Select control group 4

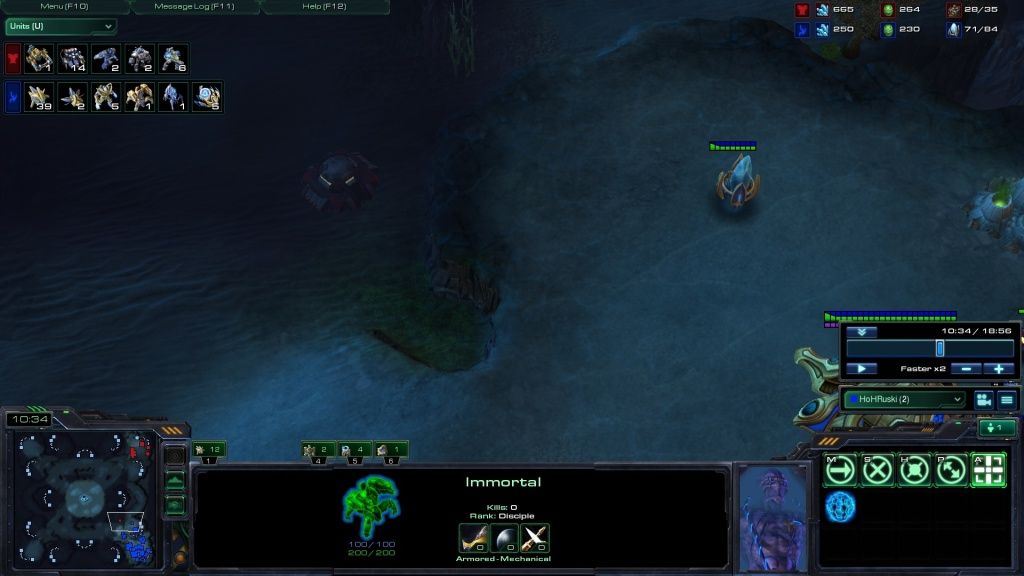coord(317,450)
